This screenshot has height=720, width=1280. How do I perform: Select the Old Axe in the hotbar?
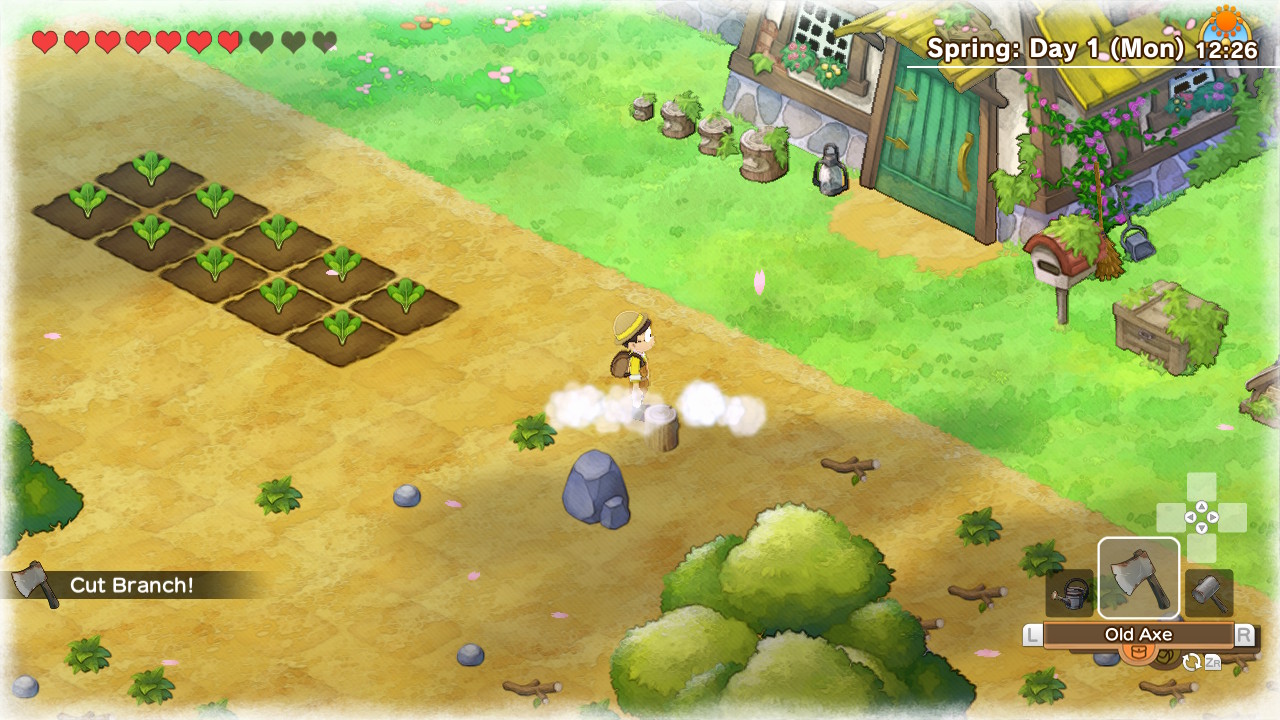[x=1139, y=576]
